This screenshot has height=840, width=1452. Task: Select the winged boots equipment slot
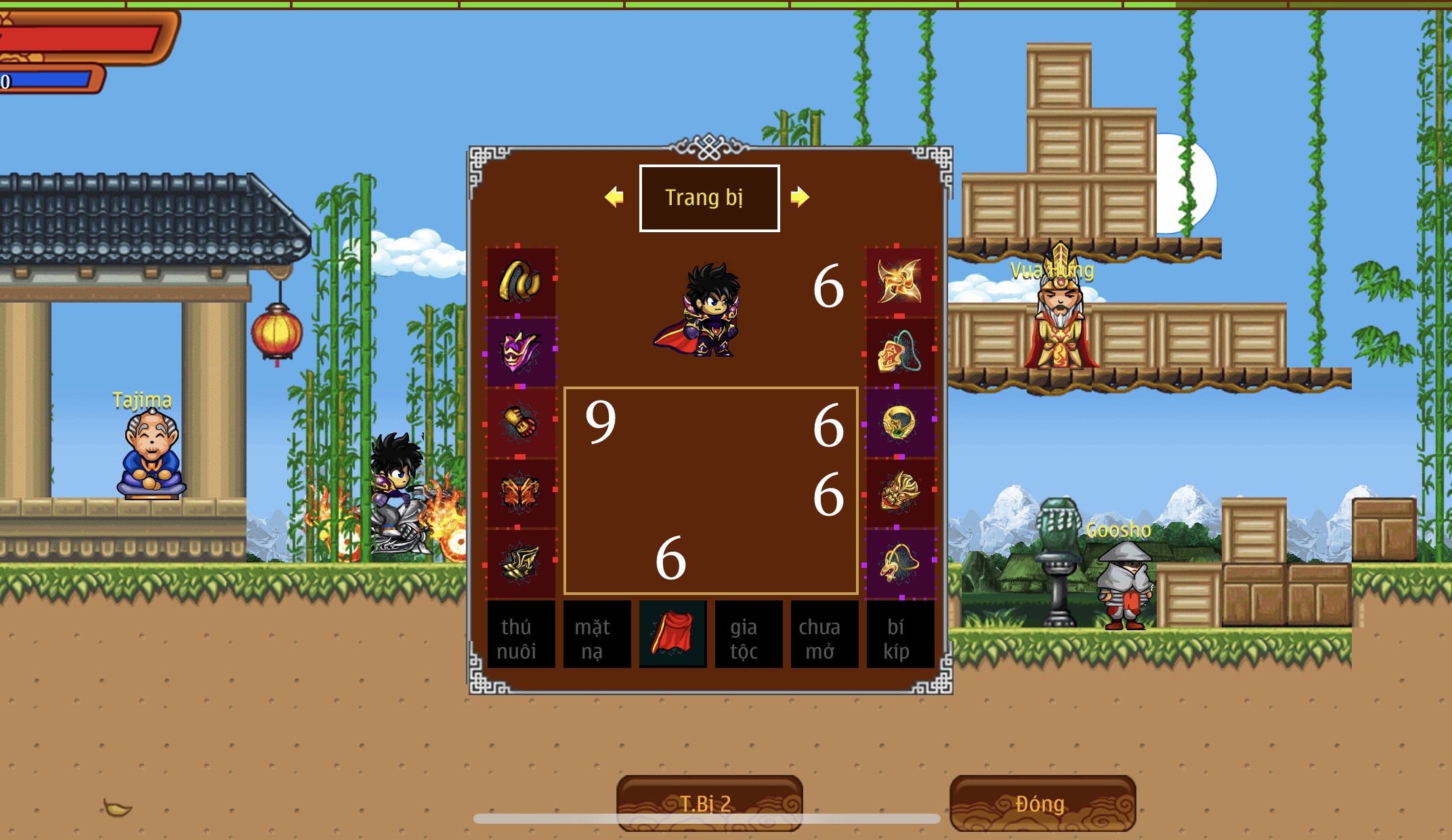point(520,563)
